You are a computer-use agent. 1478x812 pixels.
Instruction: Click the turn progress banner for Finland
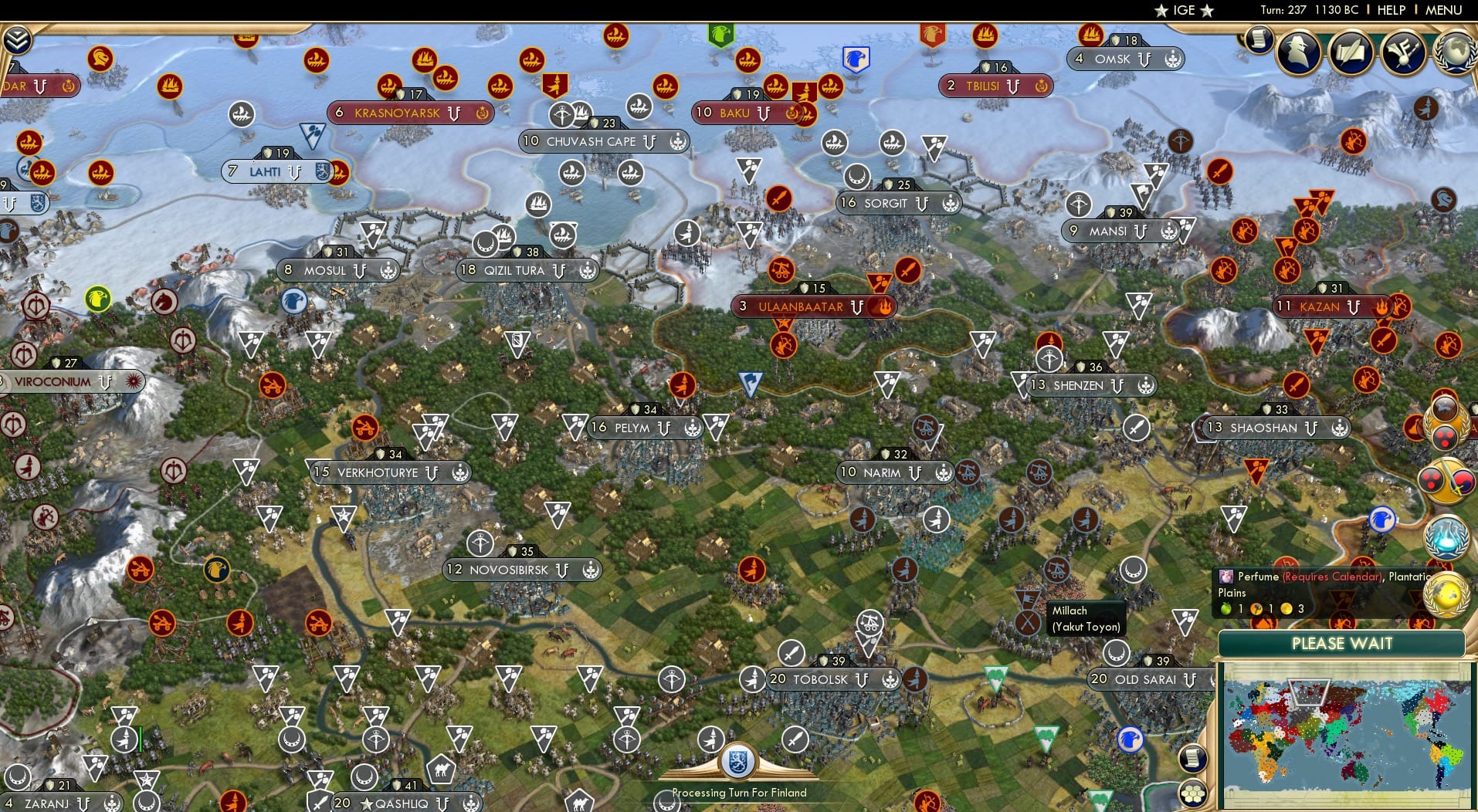coord(739,792)
